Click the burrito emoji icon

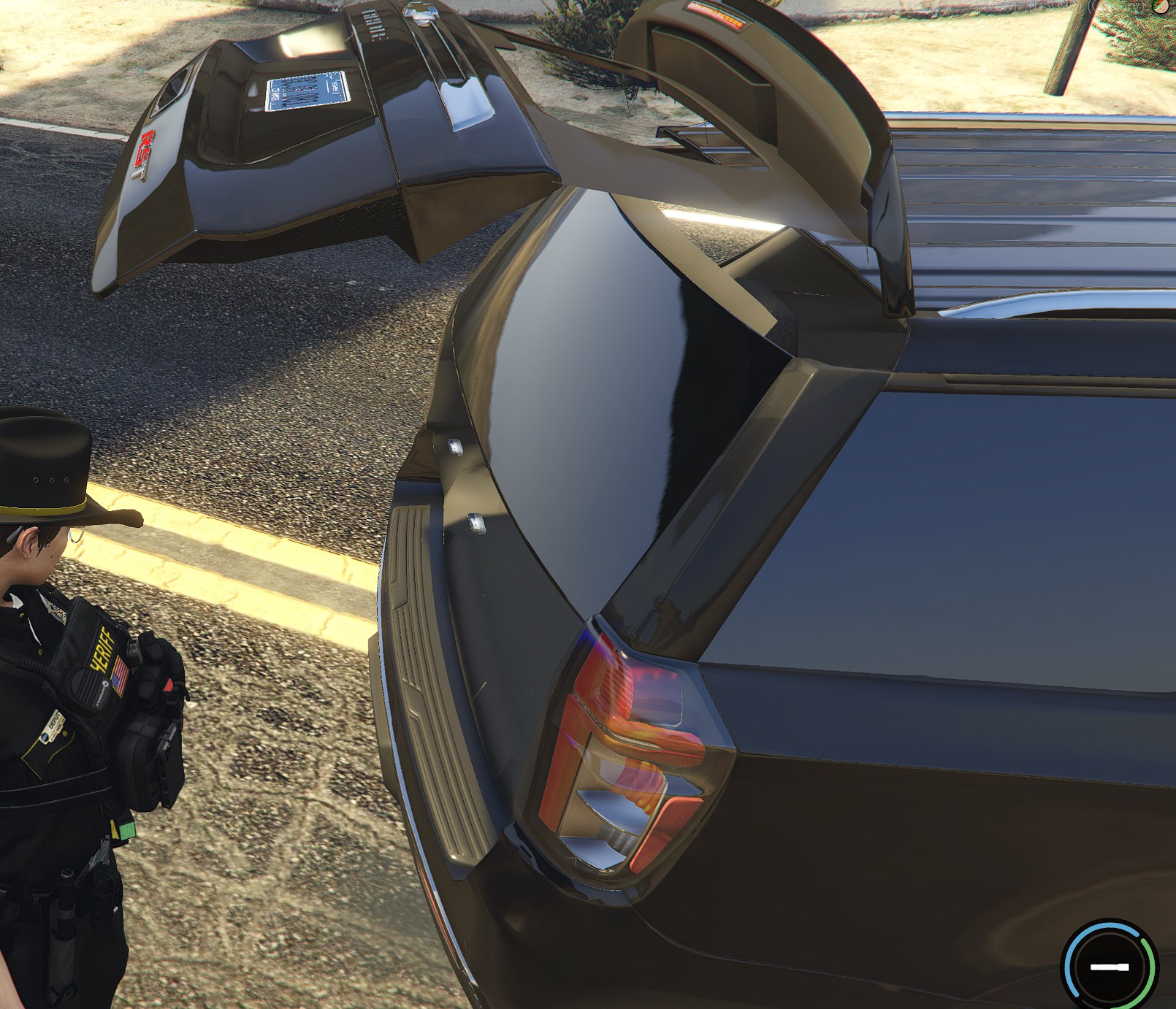(x=1159, y=7)
